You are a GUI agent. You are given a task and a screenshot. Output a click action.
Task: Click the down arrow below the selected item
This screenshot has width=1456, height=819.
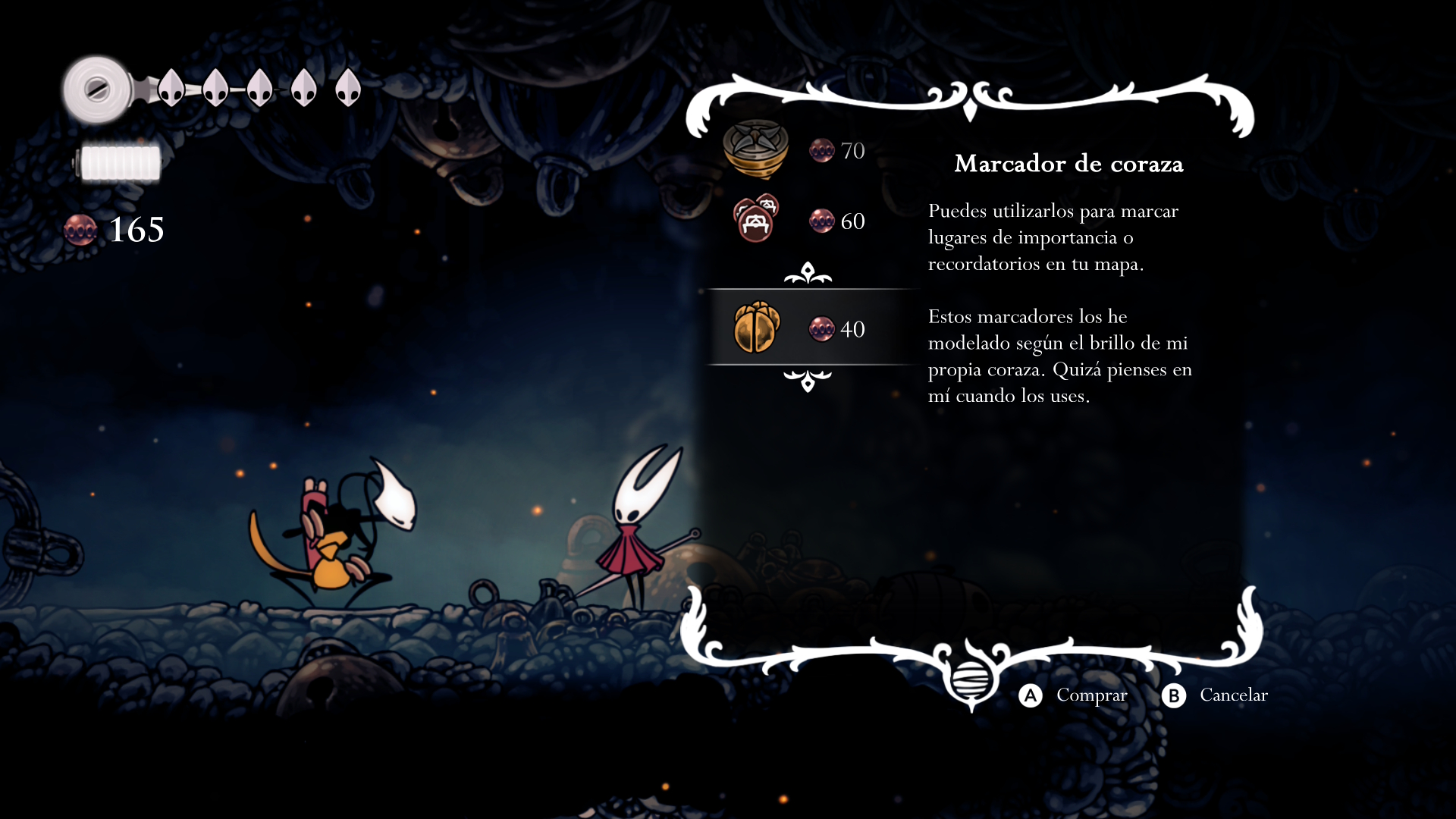pyautogui.click(x=808, y=380)
